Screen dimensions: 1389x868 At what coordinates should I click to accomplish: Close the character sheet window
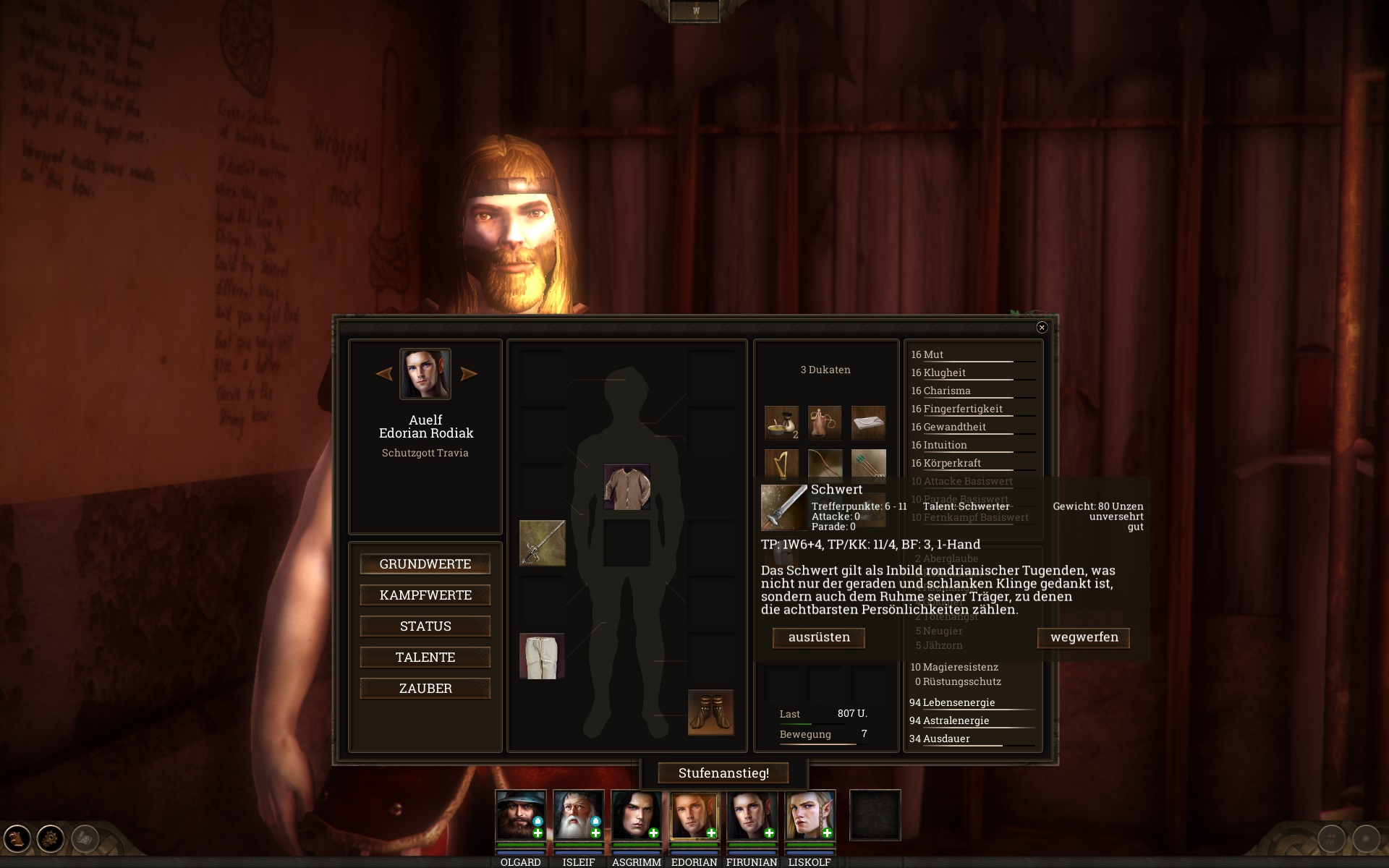[1042, 328]
